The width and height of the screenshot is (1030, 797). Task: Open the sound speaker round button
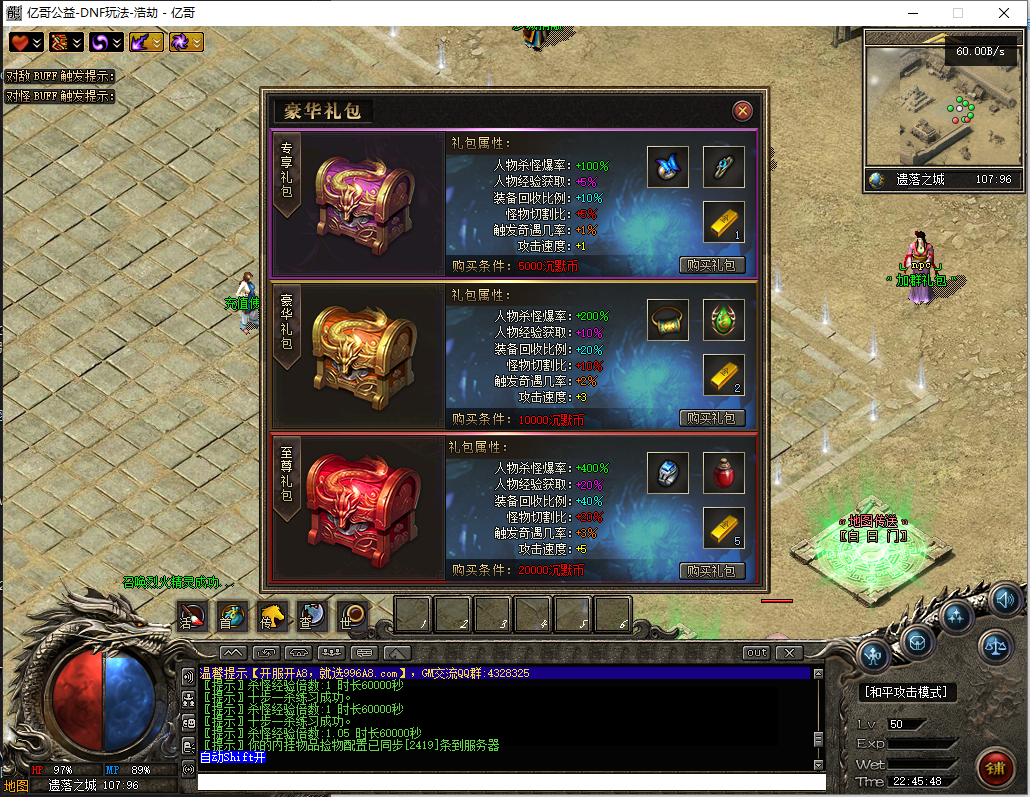click(x=1005, y=599)
